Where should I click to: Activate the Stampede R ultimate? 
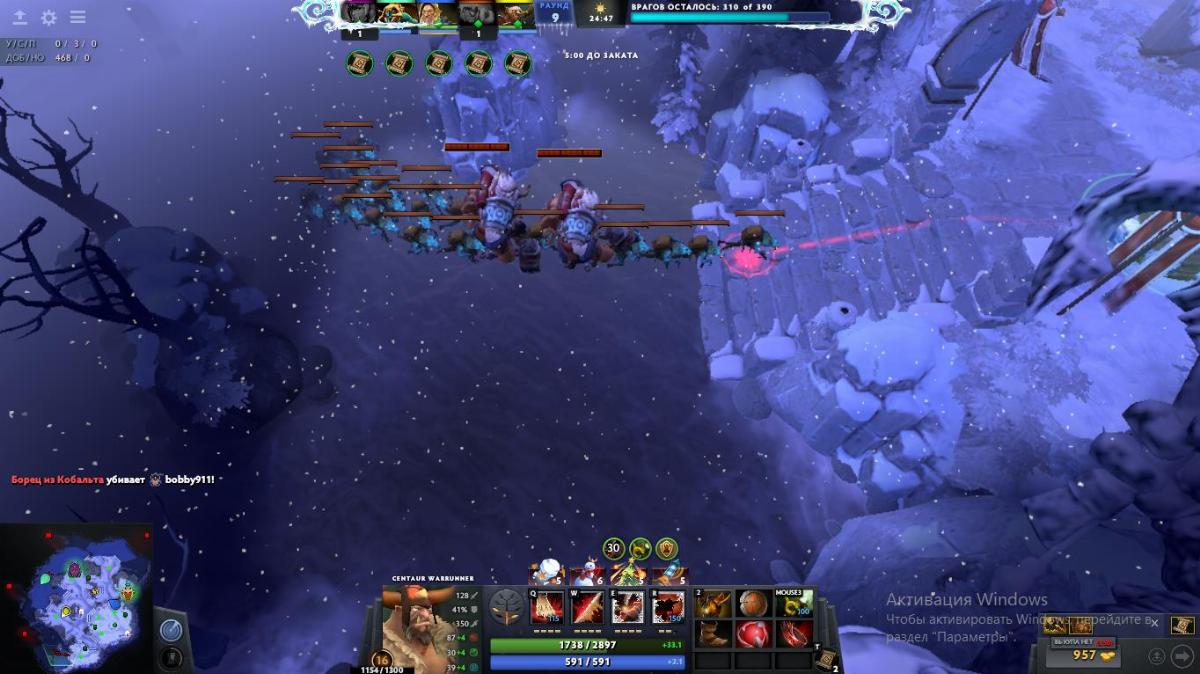[x=668, y=607]
